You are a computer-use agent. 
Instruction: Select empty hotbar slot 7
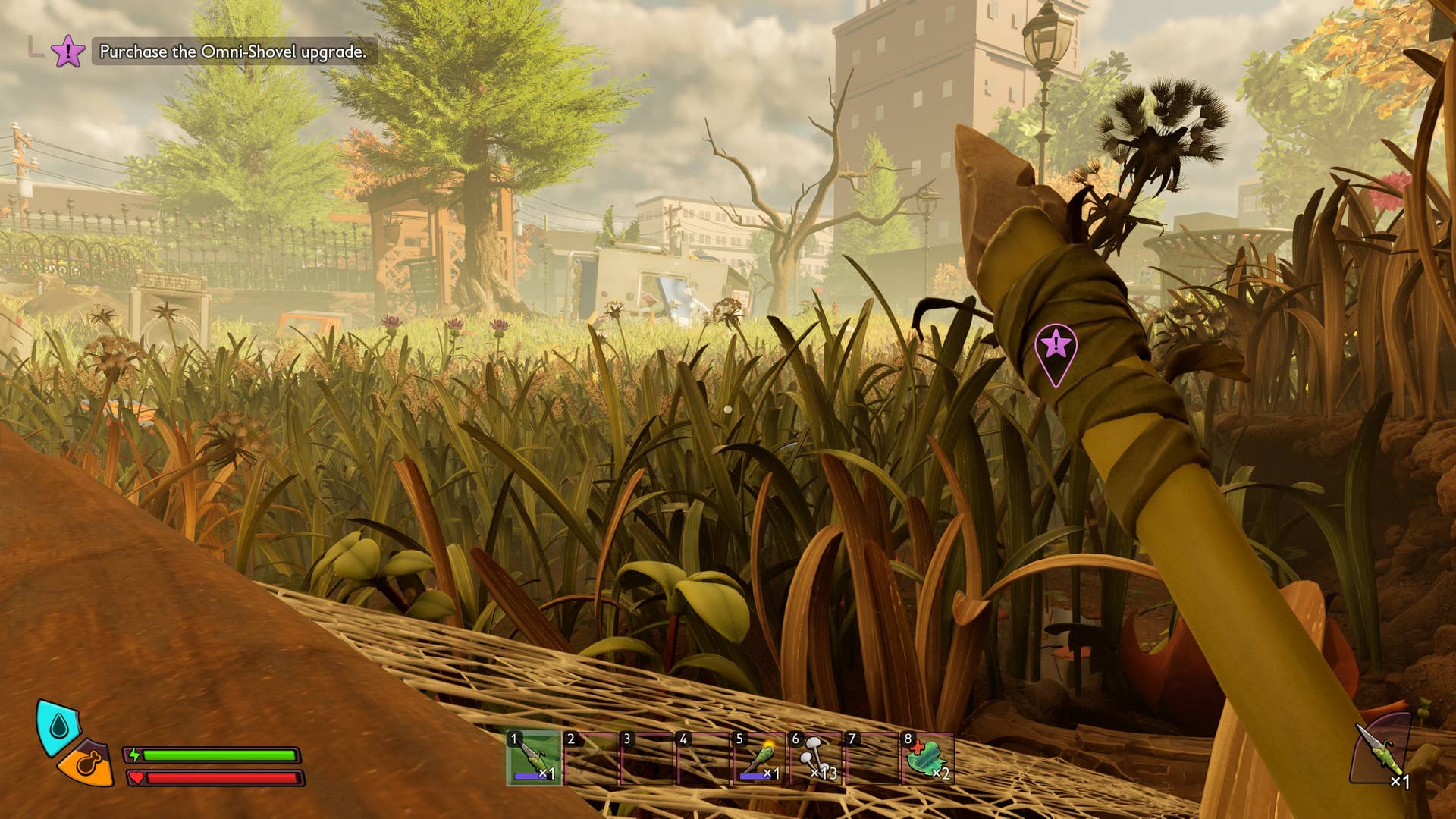(x=871, y=758)
